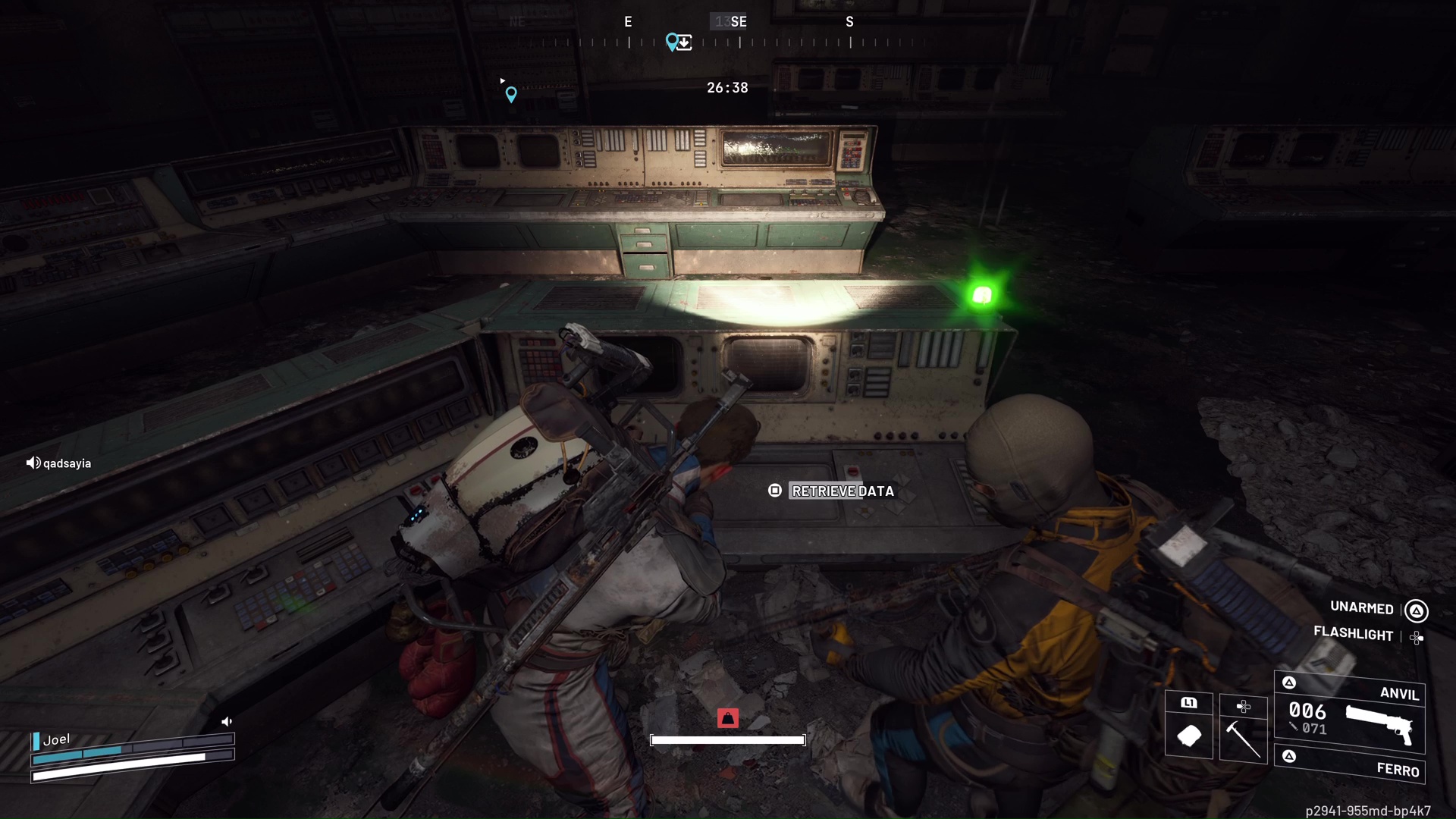Click the blue map pin below the compass
1456x819 pixels.
[511, 94]
